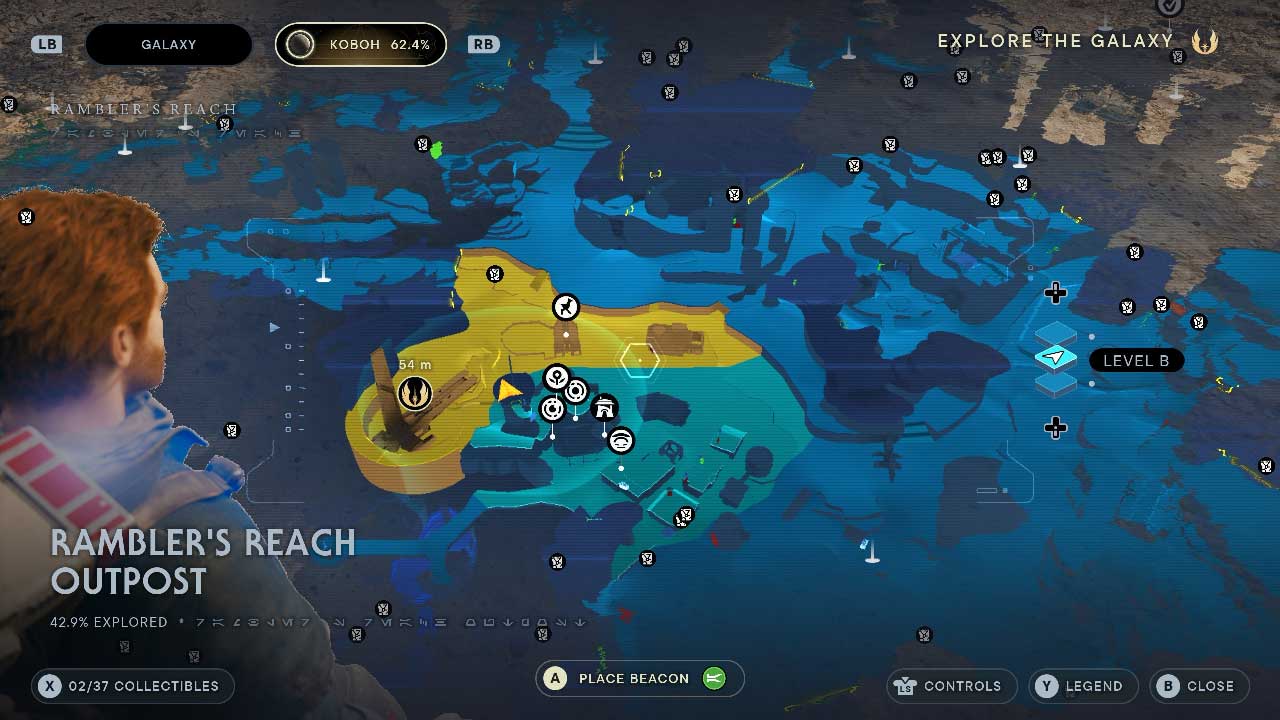1280x720 pixels.
Task: Close the holomap
Action: pos(1199,686)
